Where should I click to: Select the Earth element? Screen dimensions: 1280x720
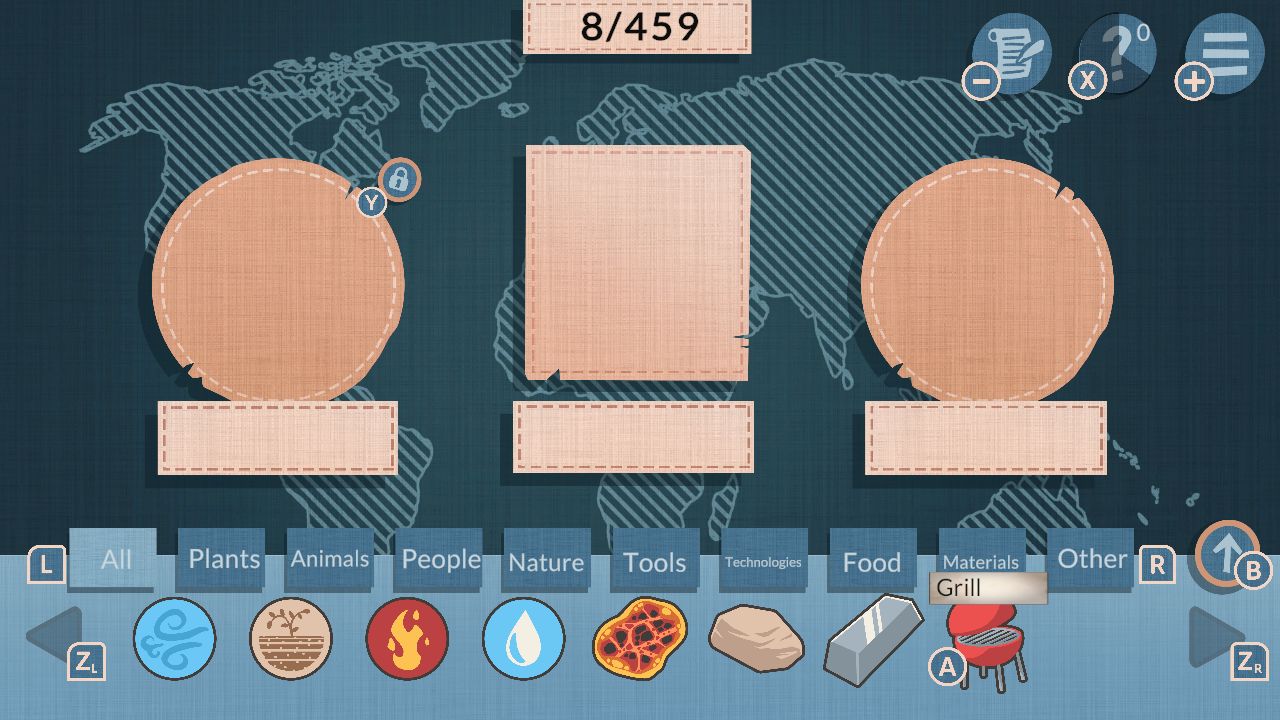(x=291, y=640)
